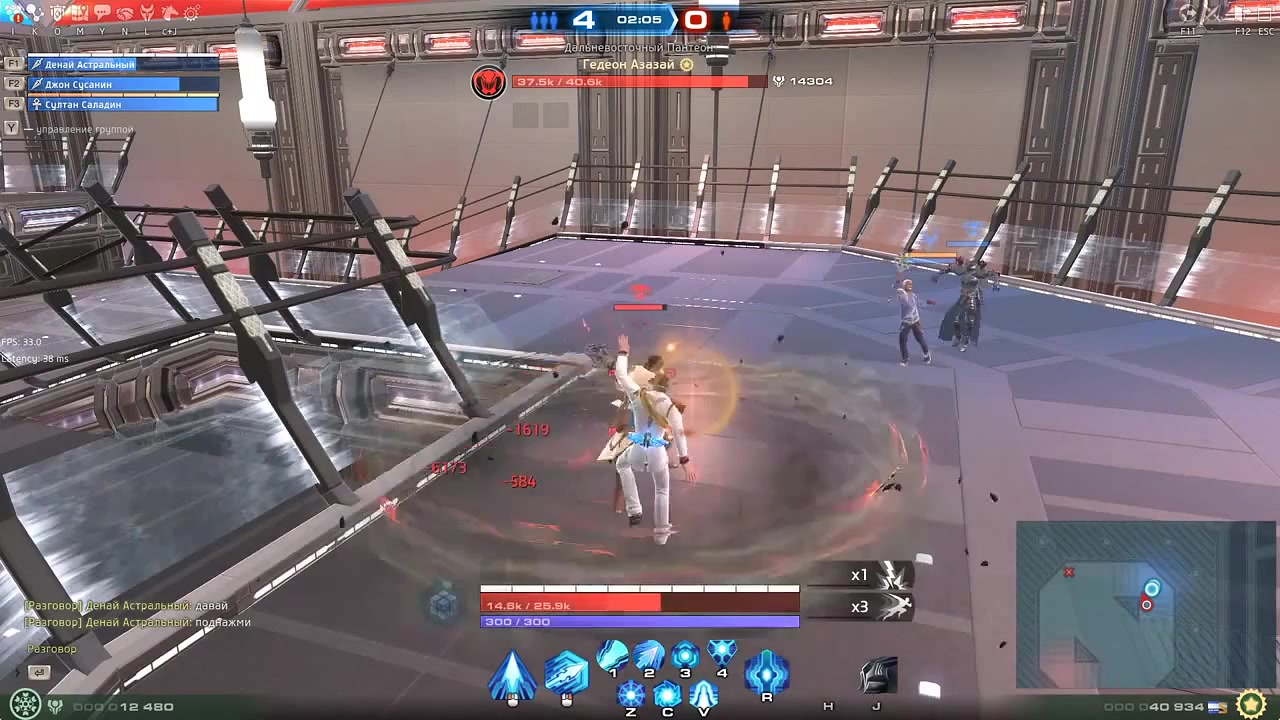1280x720 pixels.
Task: Click the dark helmet item icon
Action: click(x=878, y=676)
